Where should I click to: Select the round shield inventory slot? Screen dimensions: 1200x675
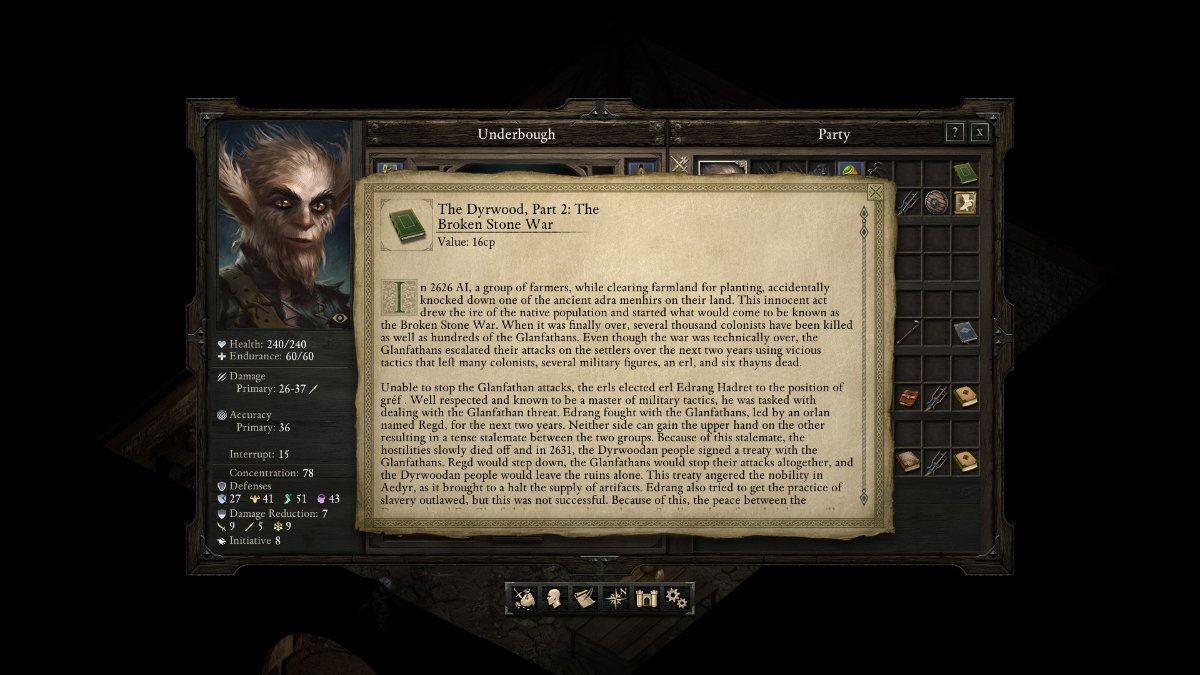936,202
